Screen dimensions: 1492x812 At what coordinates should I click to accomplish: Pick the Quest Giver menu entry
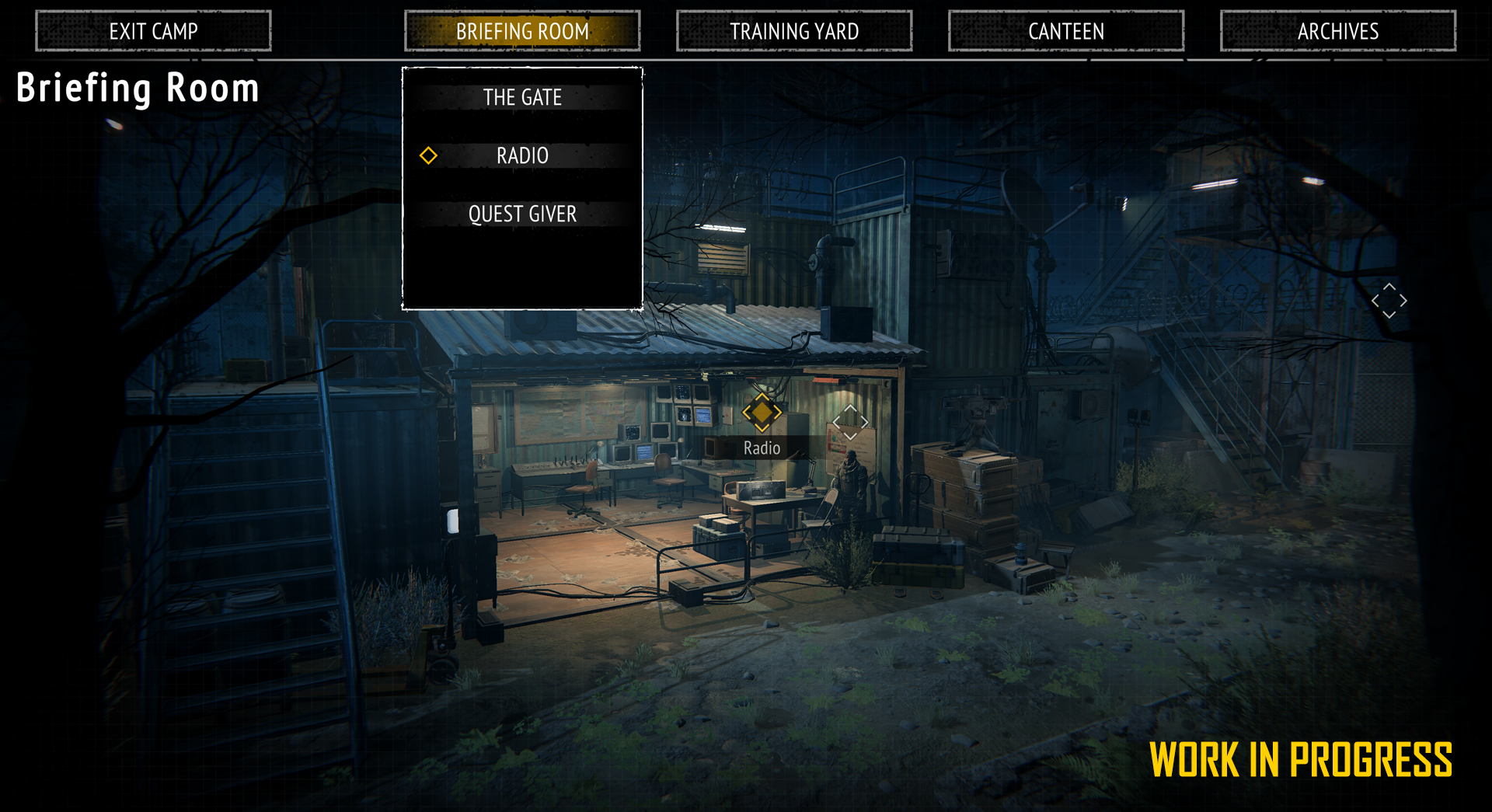coord(522,214)
